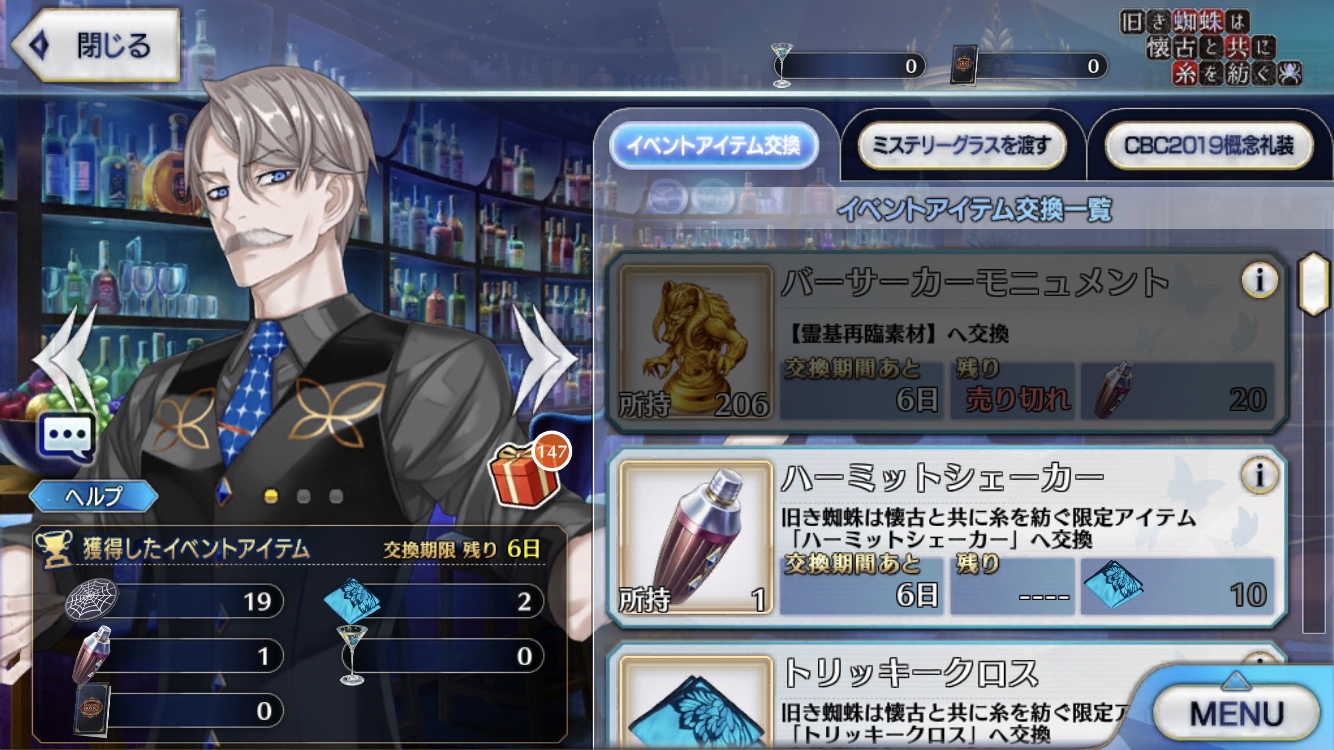Show info for ハーミットシェーカー
1334x750 pixels.
(x=1259, y=476)
